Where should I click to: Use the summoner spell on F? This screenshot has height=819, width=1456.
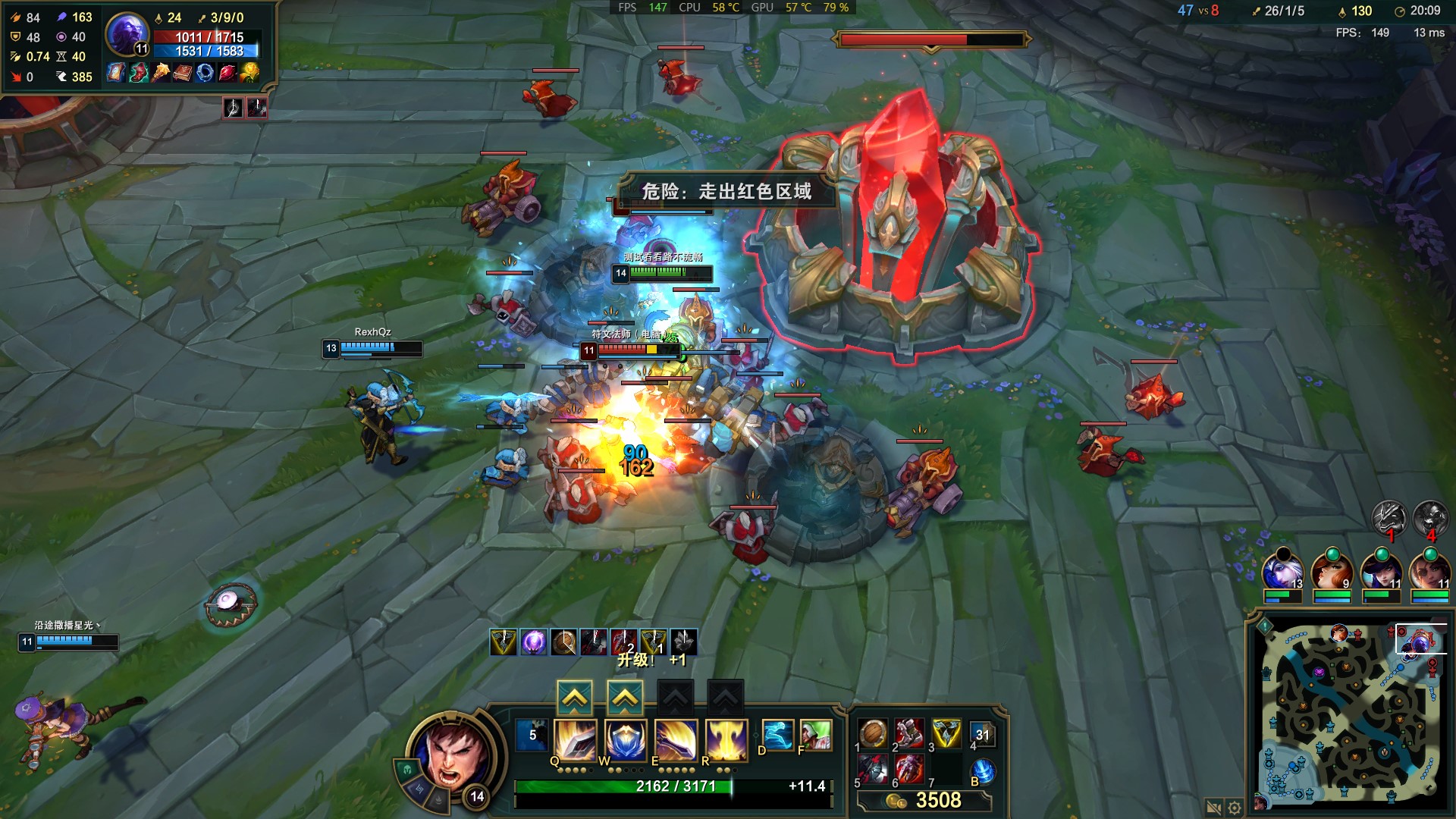(816, 735)
